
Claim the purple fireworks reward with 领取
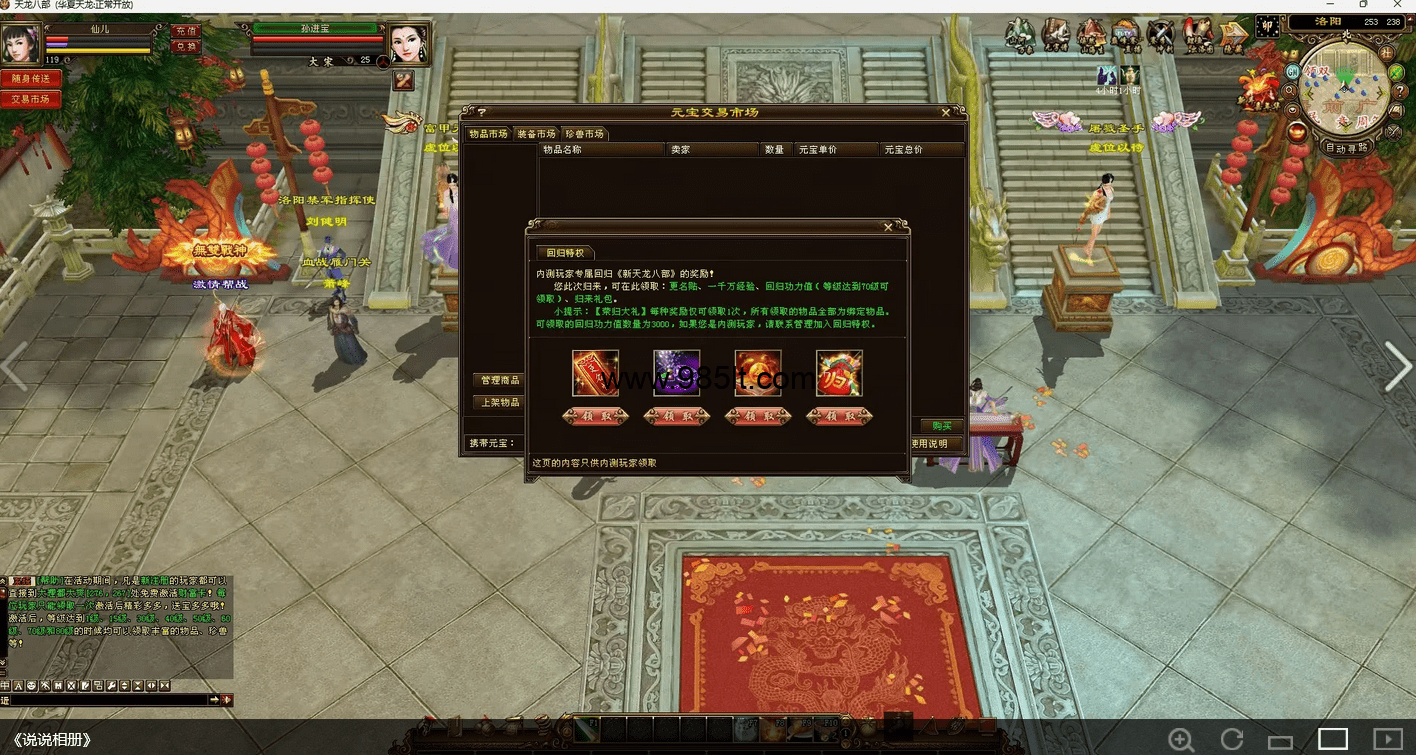point(677,416)
